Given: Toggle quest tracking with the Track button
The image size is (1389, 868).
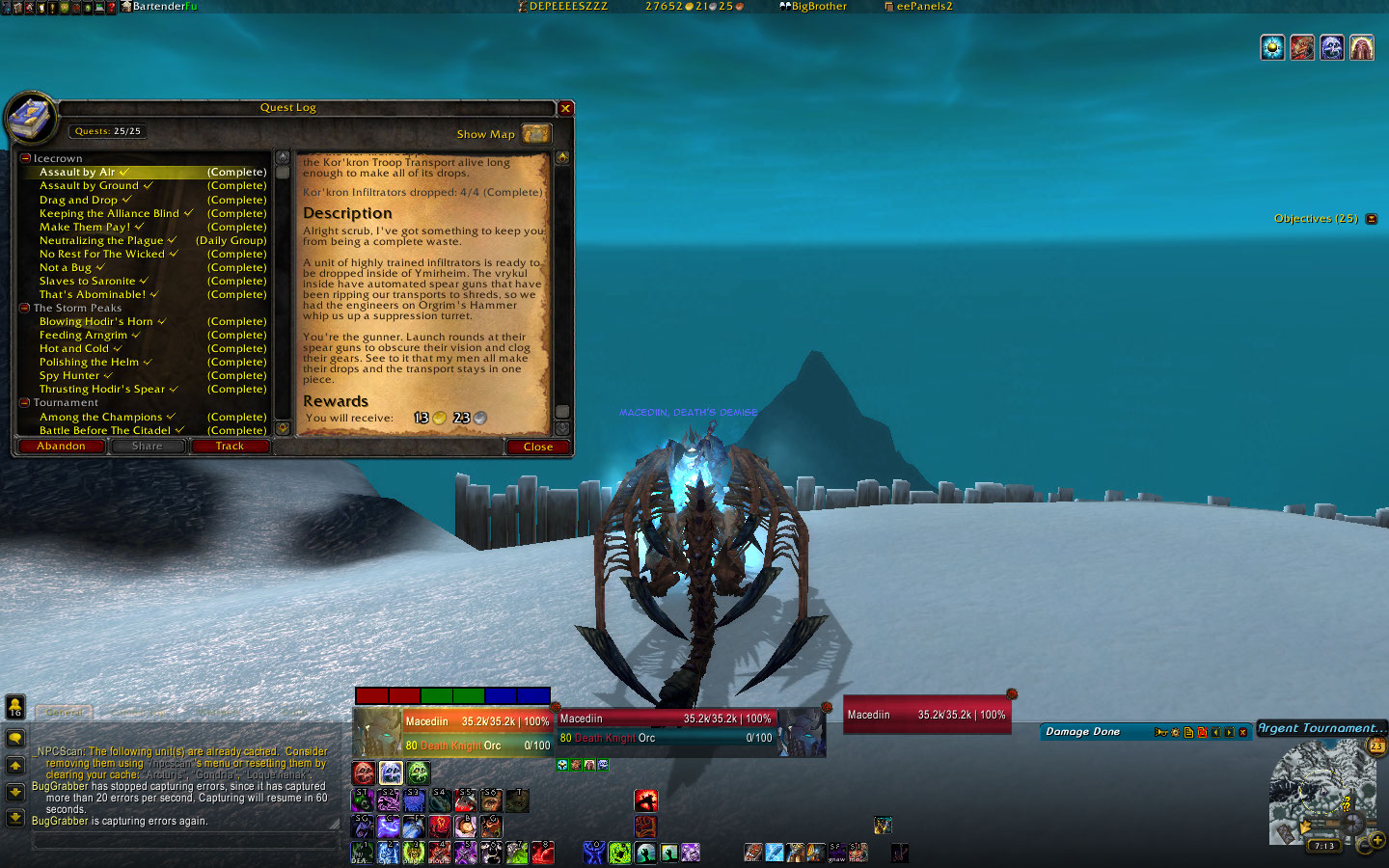Looking at the screenshot, I should point(230,446).
